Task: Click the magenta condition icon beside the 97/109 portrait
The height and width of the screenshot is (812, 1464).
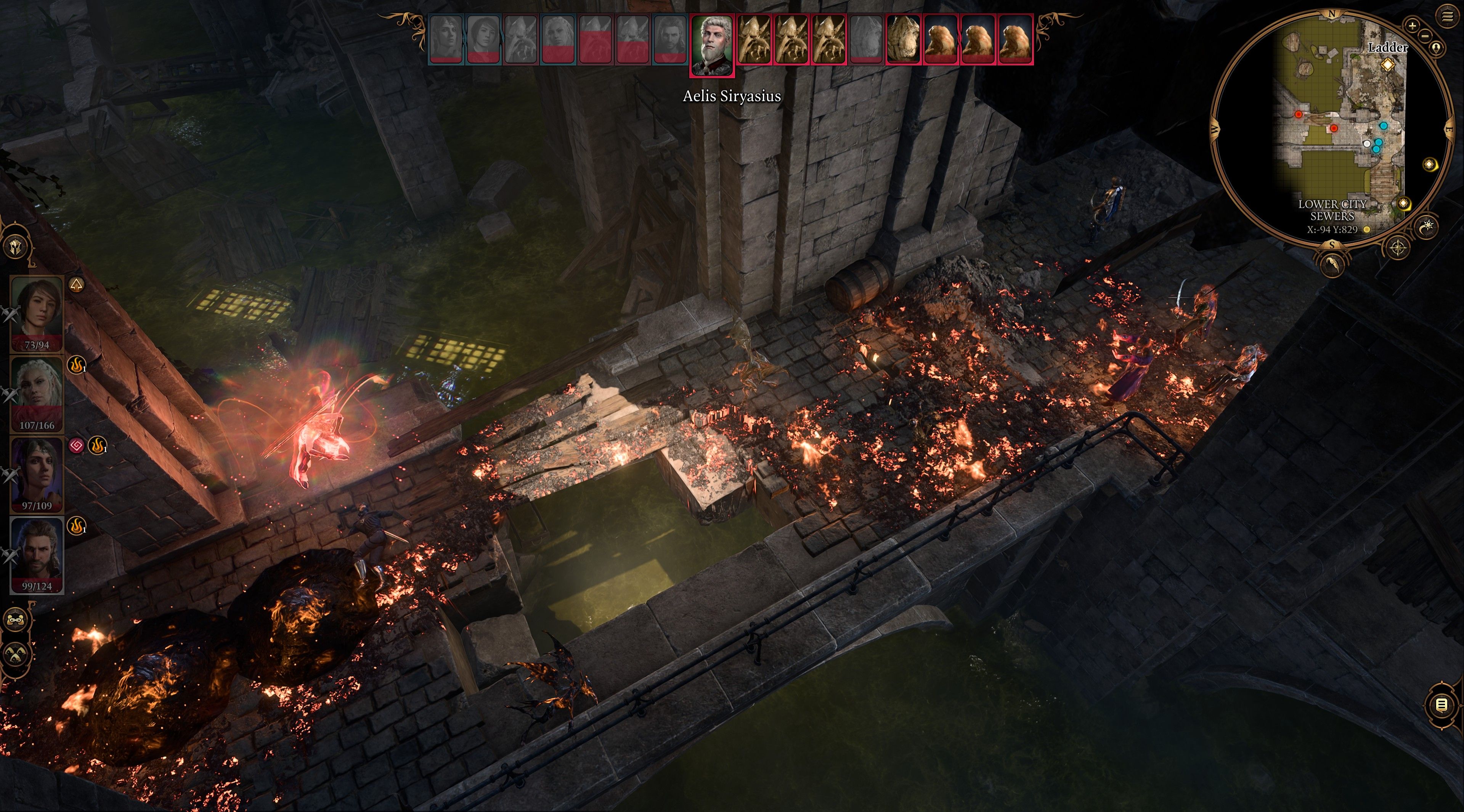Action: coord(76,447)
